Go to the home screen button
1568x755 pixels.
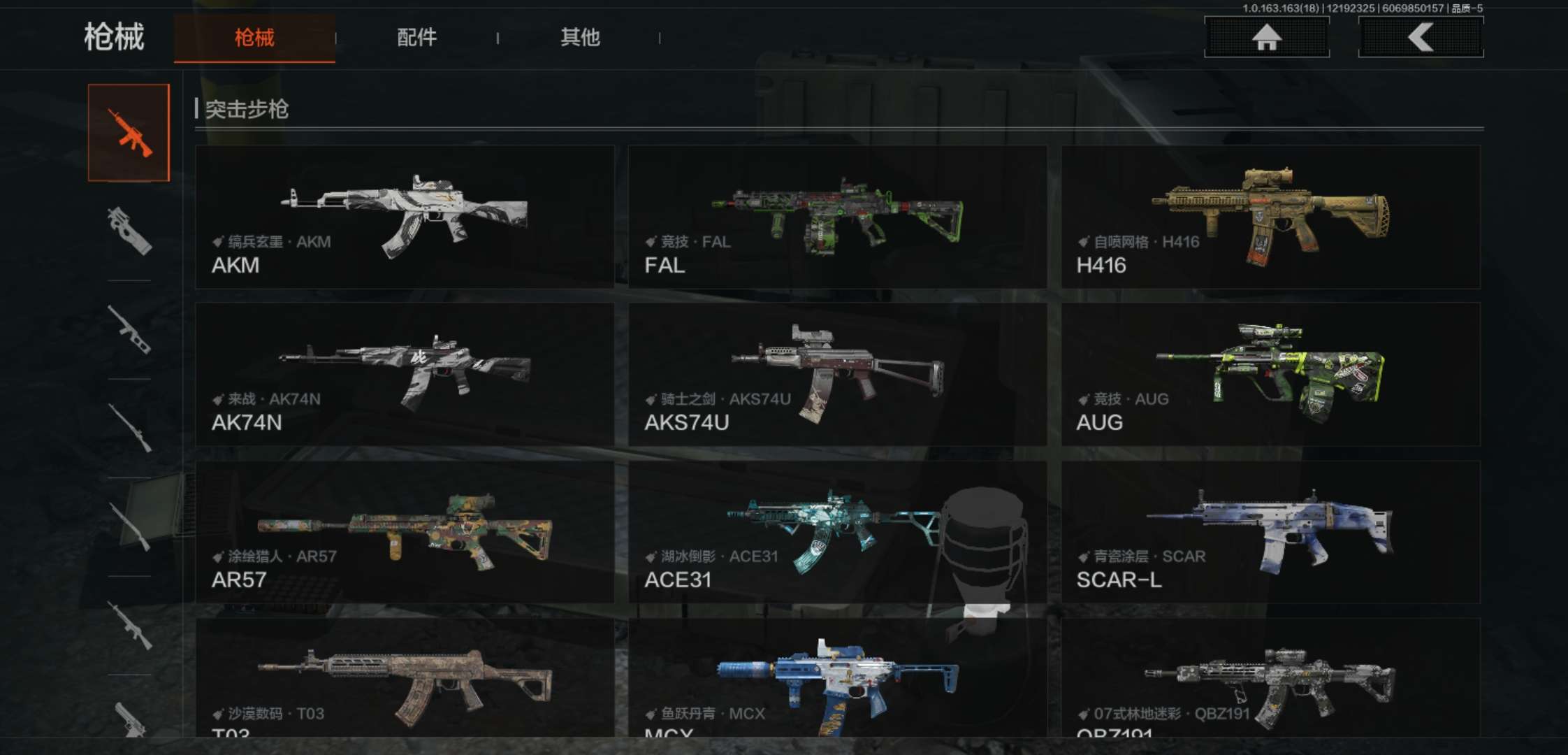1266,37
